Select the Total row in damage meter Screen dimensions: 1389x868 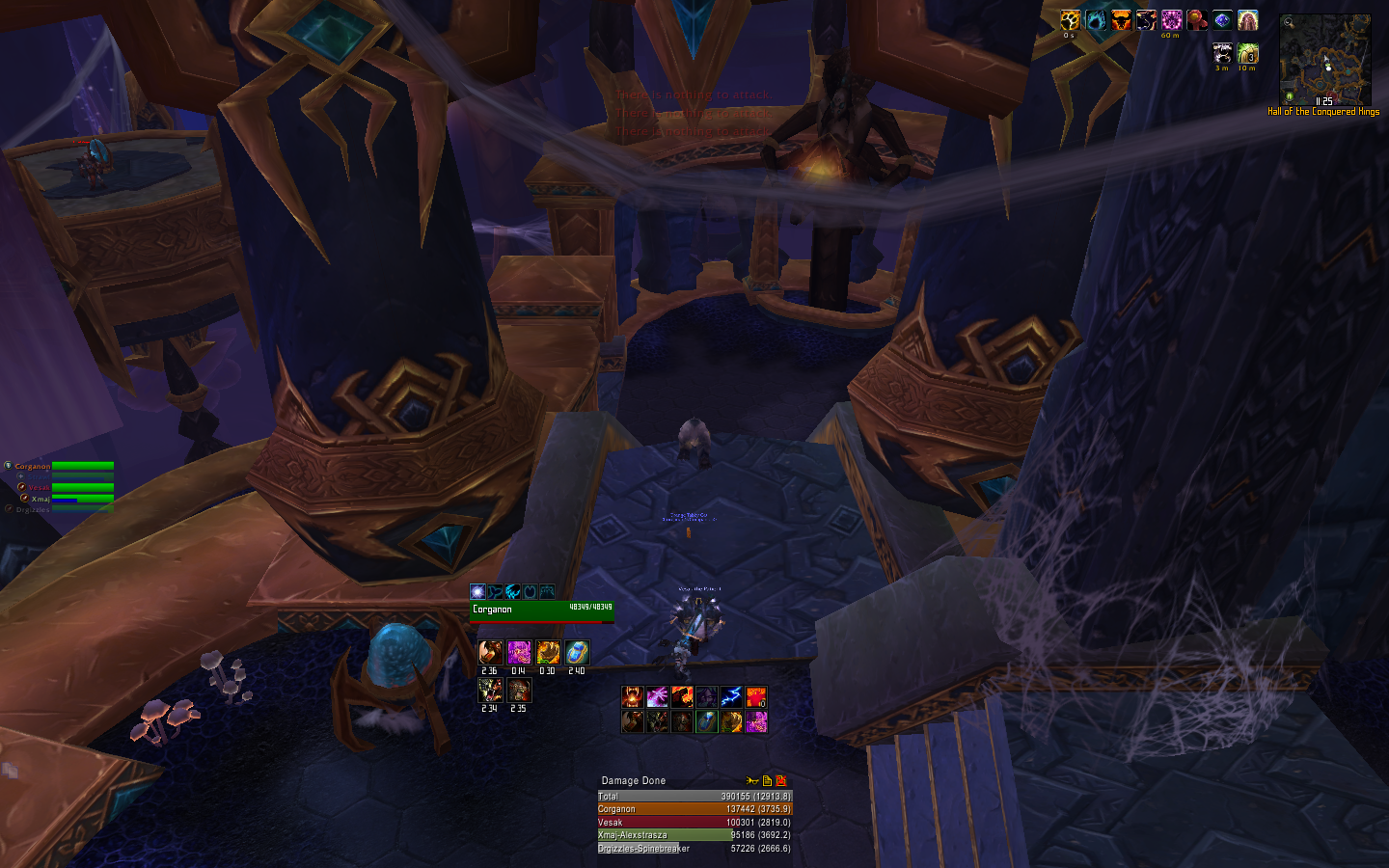(694, 797)
